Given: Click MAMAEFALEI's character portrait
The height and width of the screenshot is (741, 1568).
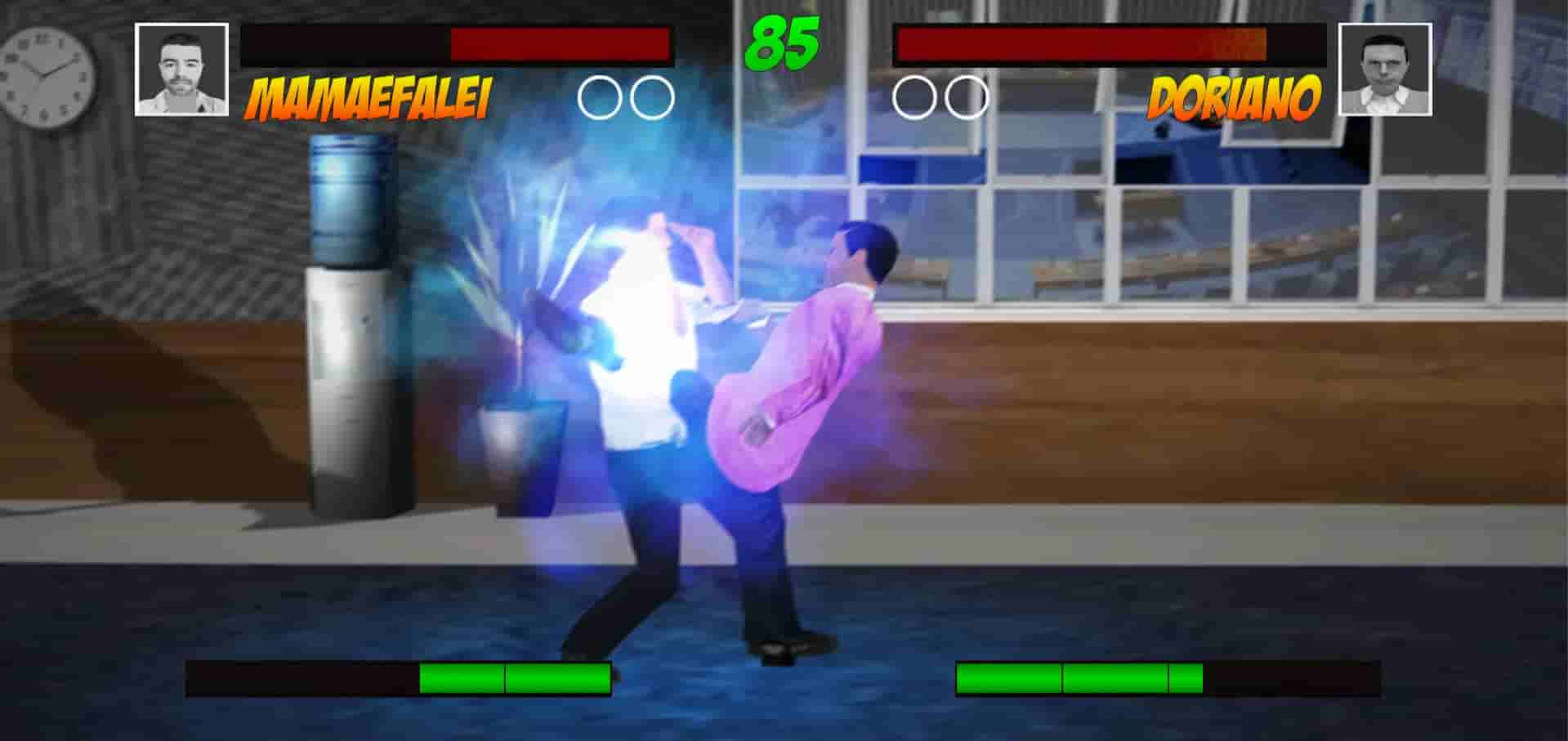Looking at the screenshot, I should pyautogui.click(x=181, y=69).
